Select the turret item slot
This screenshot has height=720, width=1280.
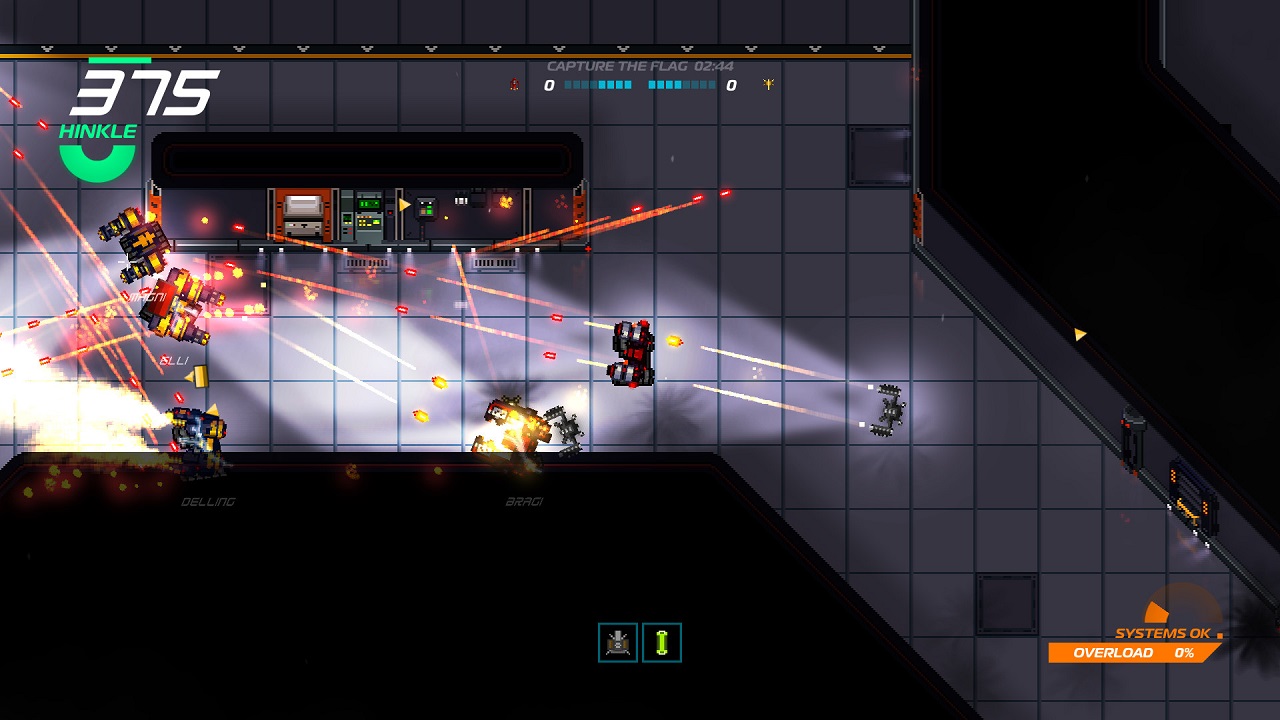point(618,643)
